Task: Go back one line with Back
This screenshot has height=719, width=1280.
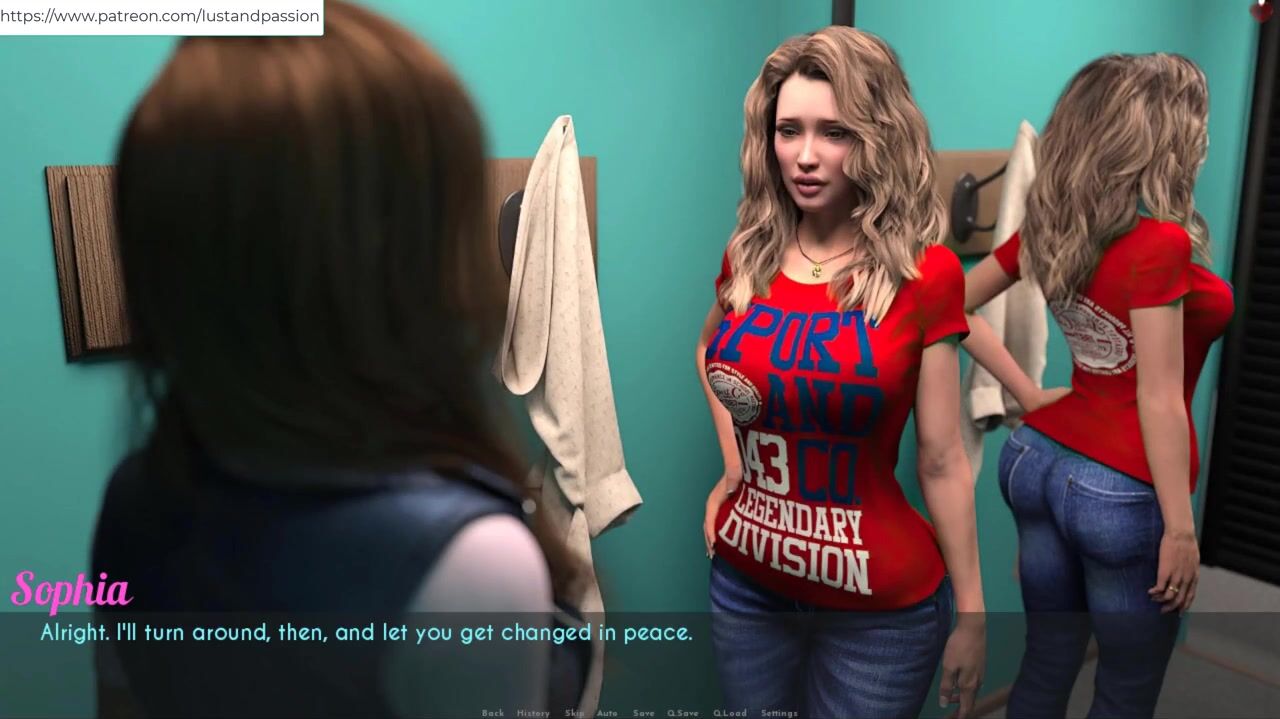Action: [x=493, y=713]
